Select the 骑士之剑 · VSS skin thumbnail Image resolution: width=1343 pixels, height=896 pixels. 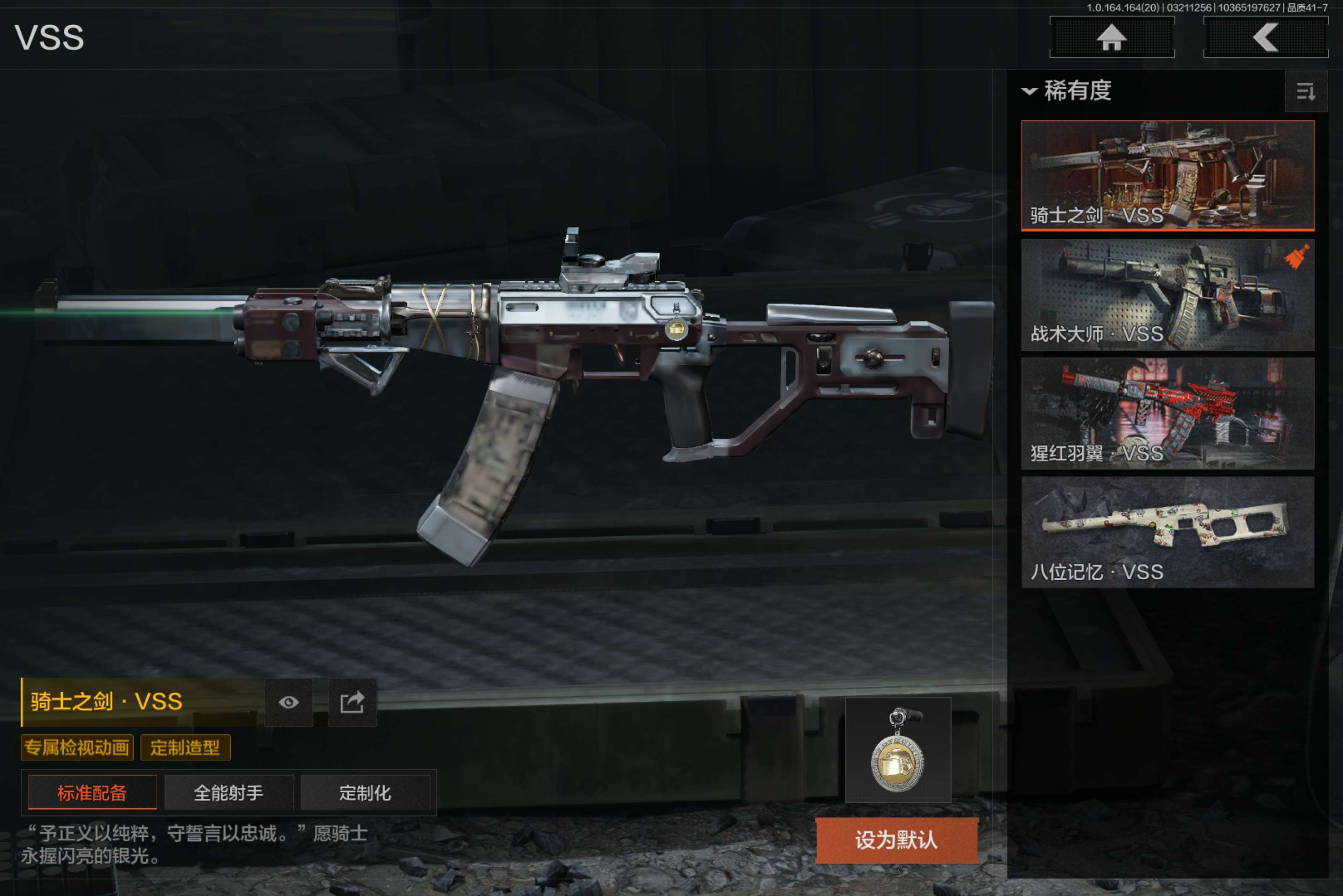[x=1167, y=175]
